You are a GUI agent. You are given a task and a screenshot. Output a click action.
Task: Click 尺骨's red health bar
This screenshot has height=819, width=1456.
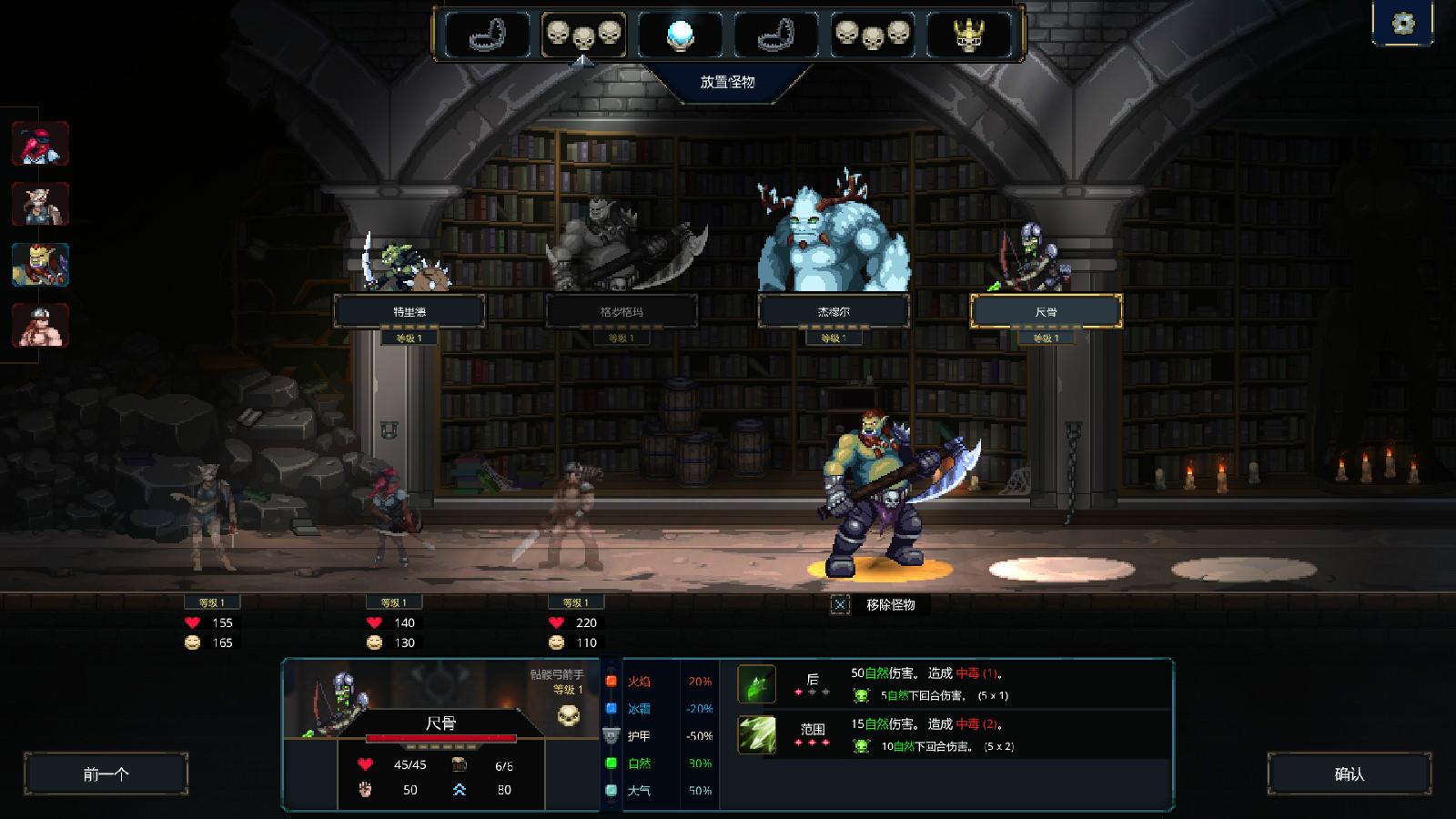(443, 739)
